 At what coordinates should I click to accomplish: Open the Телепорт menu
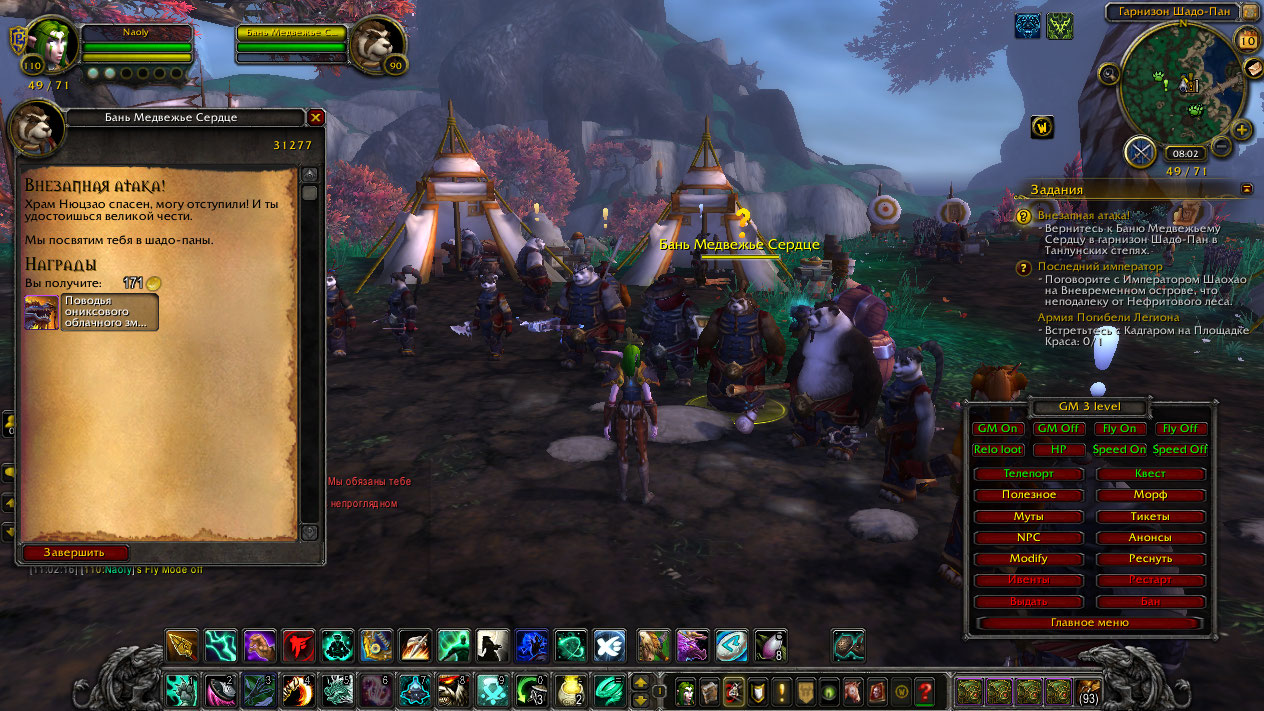[x=1028, y=473]
